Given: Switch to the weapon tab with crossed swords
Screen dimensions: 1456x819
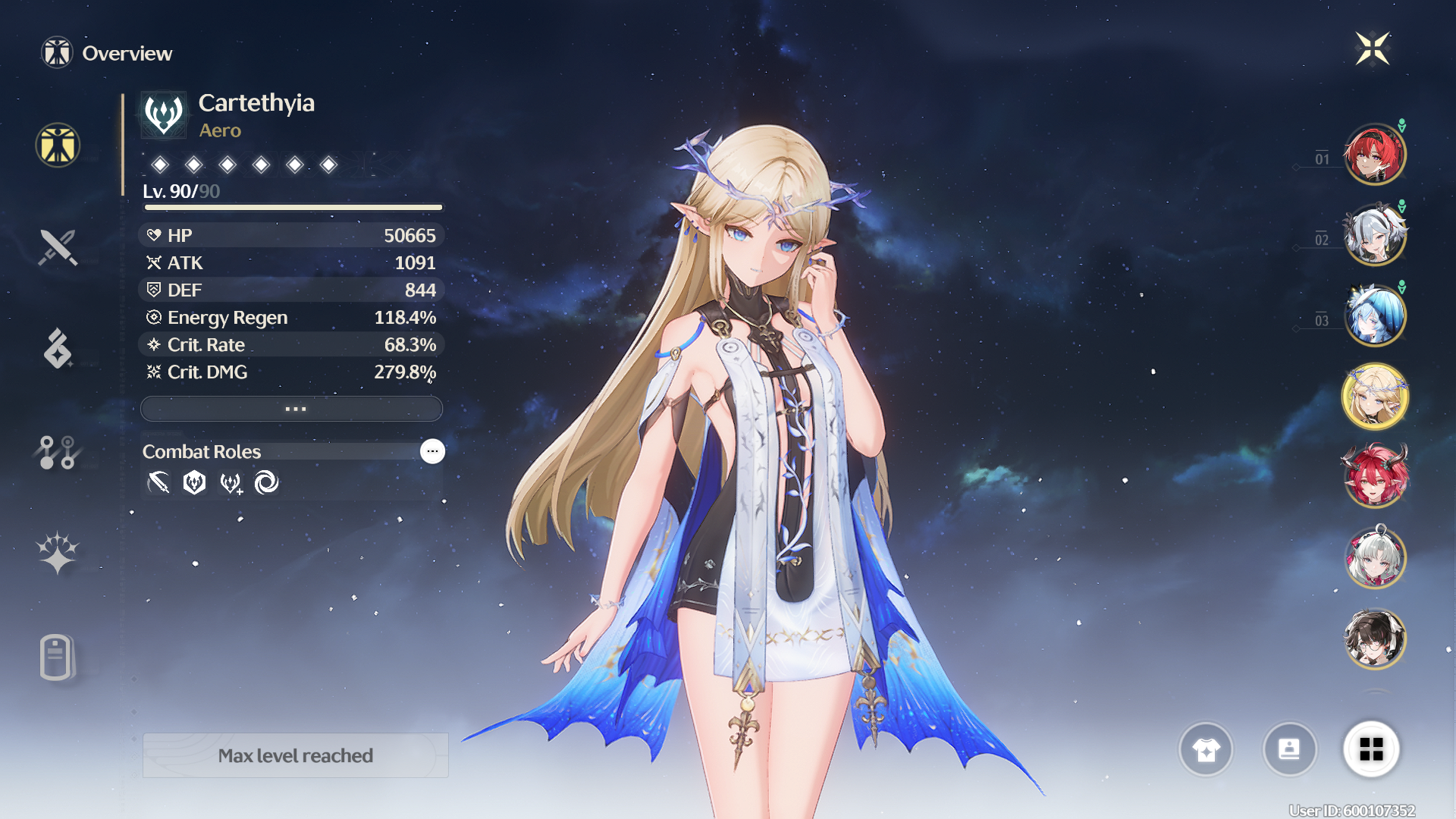Looking at the screenshot, I should [x=58, y=247].
